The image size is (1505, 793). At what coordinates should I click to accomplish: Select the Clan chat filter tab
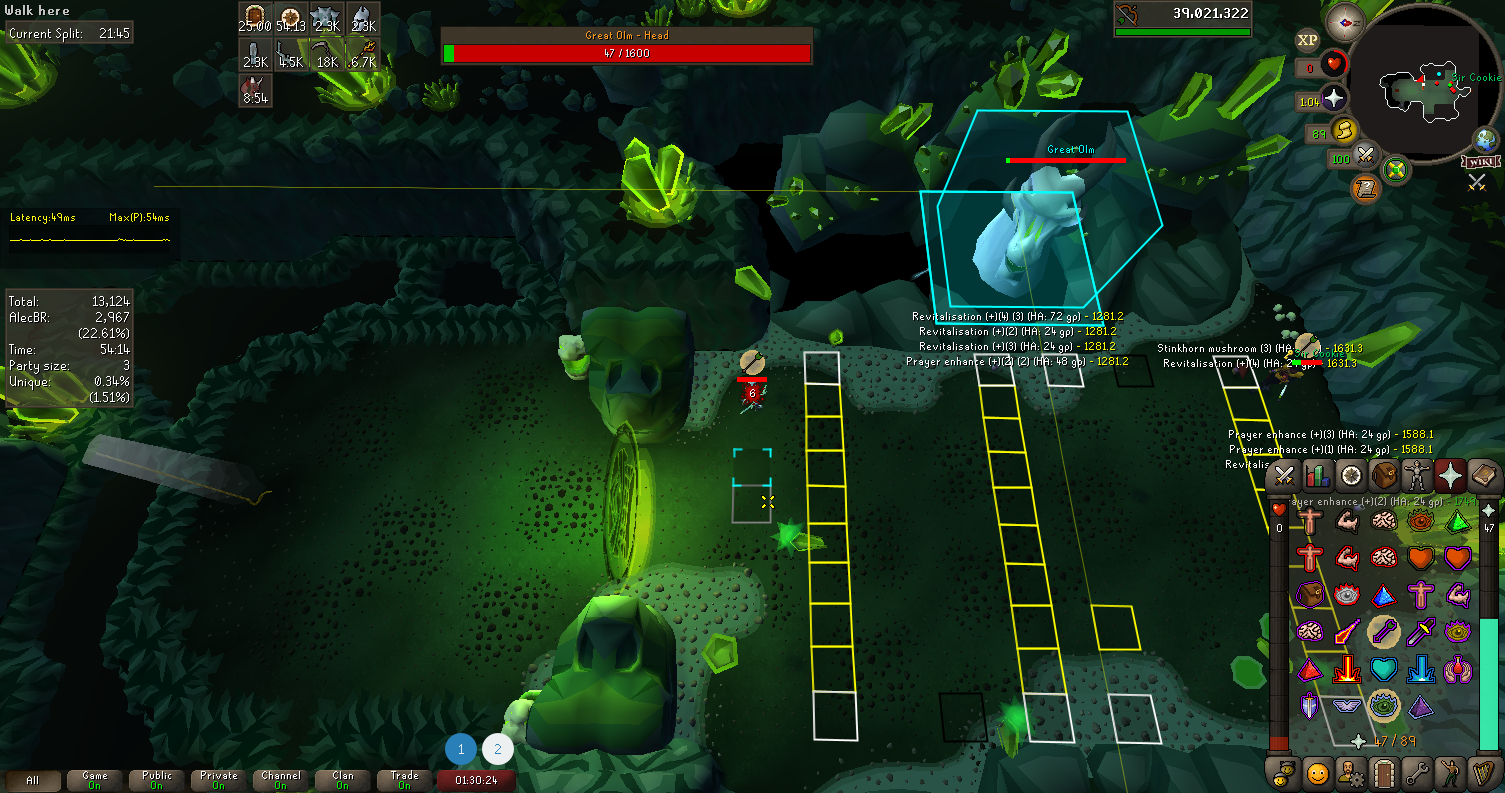pyautogui.click(x=343, y=780)
